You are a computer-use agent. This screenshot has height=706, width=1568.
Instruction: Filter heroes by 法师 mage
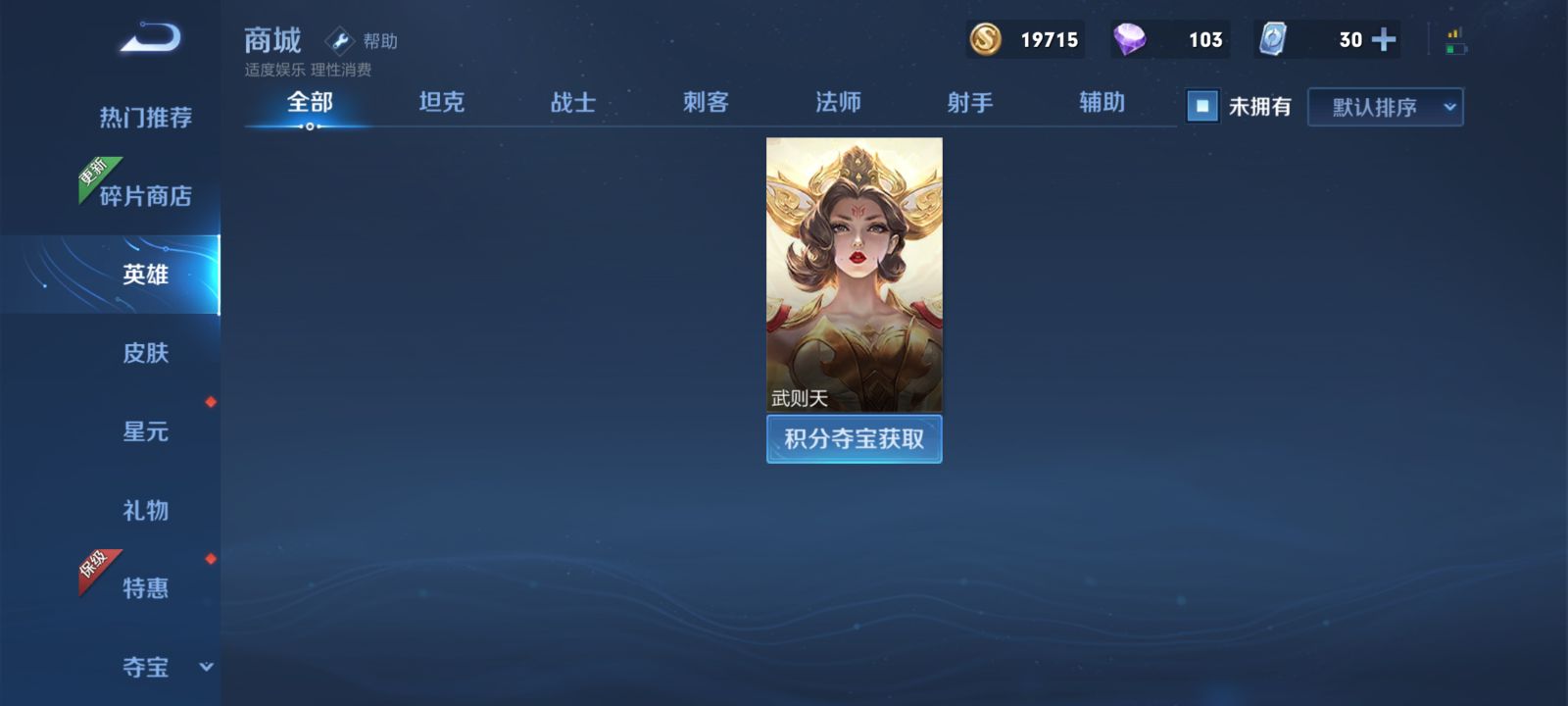coord(838,102)
